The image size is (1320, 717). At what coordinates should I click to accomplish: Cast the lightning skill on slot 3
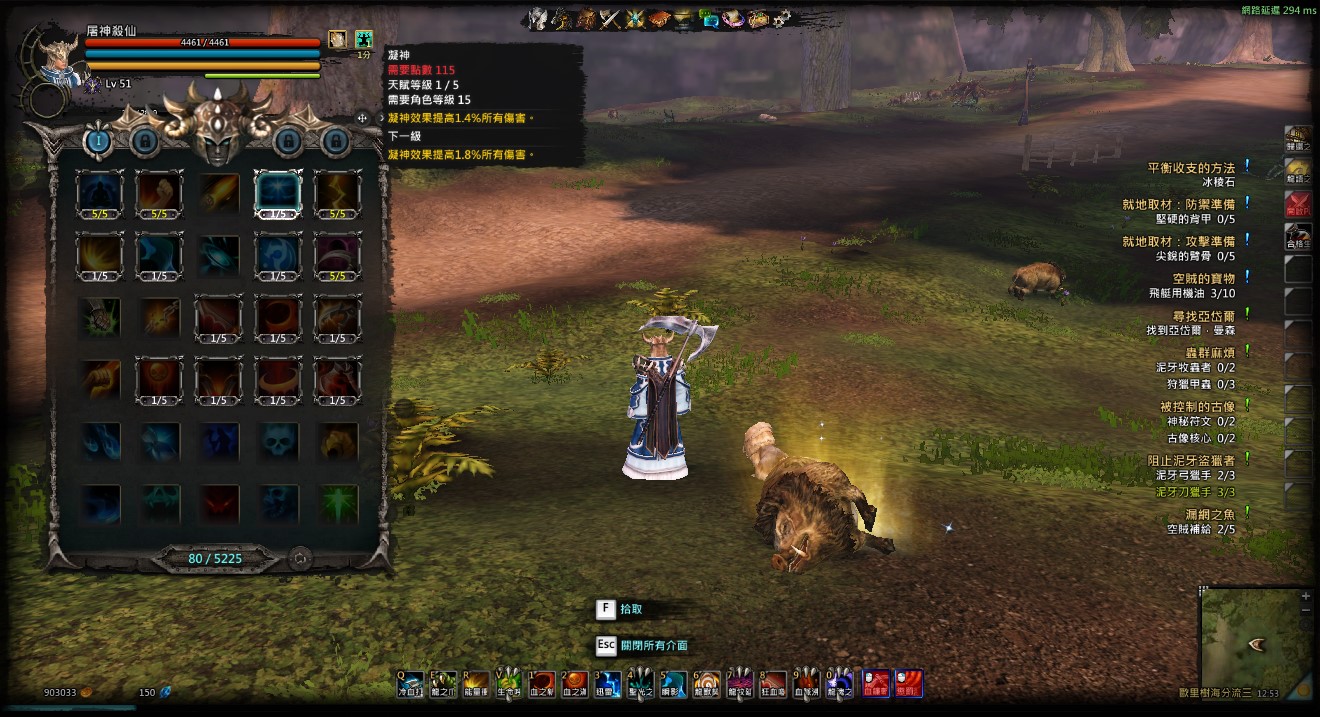click(x=608, y=683)
